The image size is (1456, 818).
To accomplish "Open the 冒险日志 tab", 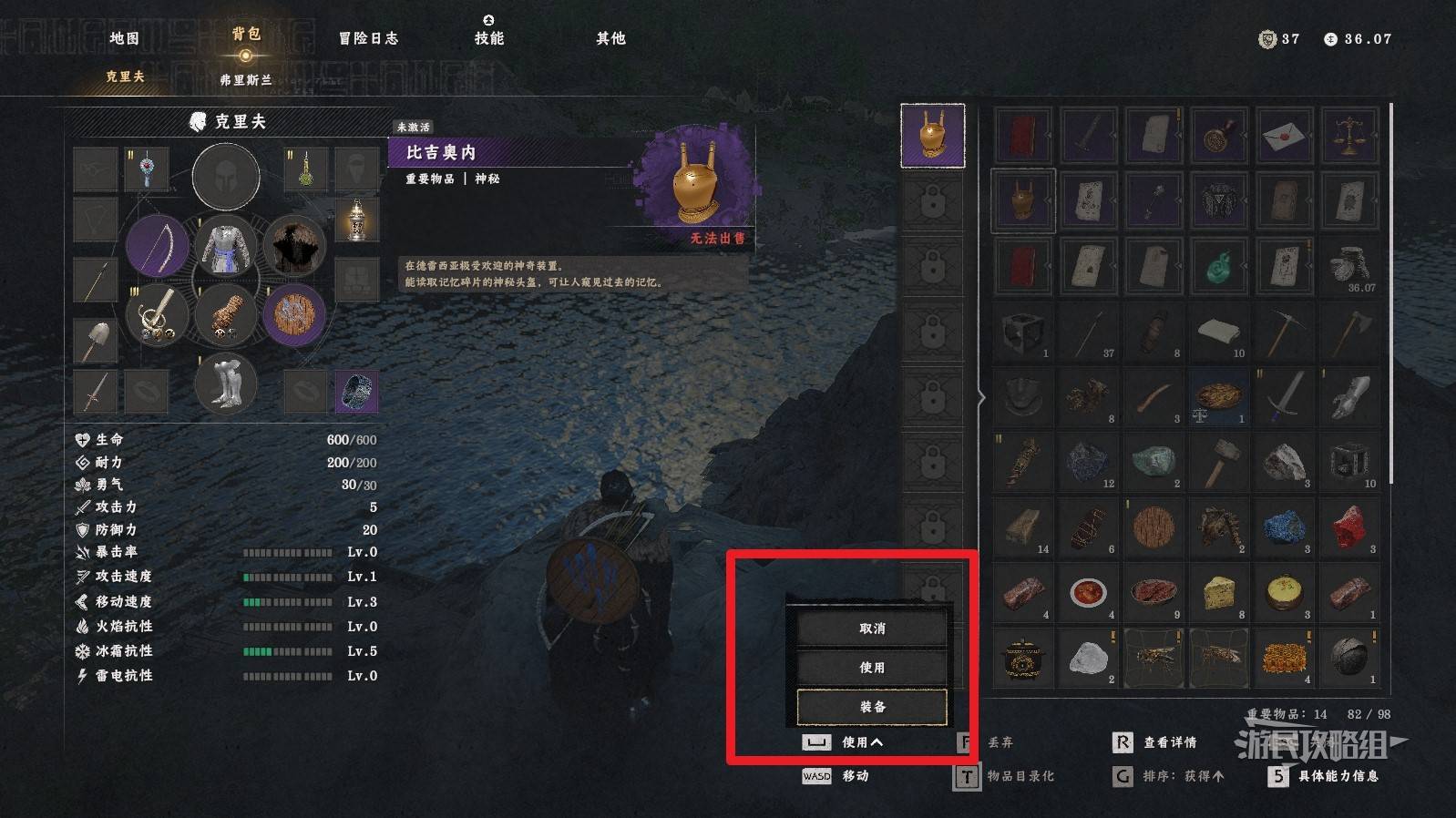I will [368, 38].
